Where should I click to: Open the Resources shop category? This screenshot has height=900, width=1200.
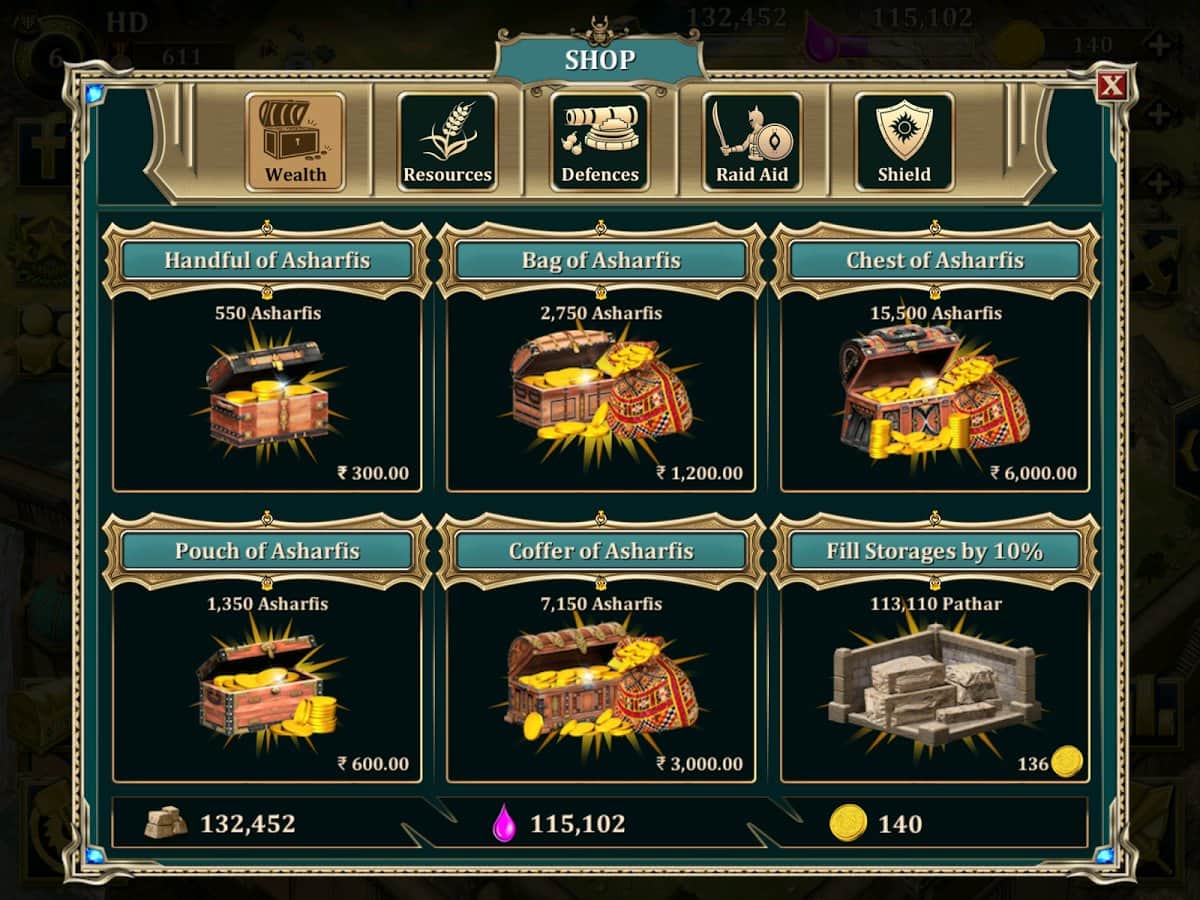pos(447,142)
